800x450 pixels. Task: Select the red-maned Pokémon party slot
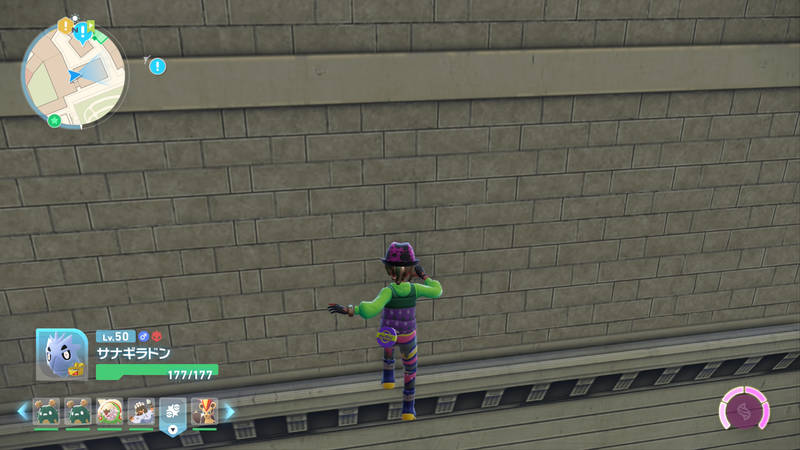point(204,411)
